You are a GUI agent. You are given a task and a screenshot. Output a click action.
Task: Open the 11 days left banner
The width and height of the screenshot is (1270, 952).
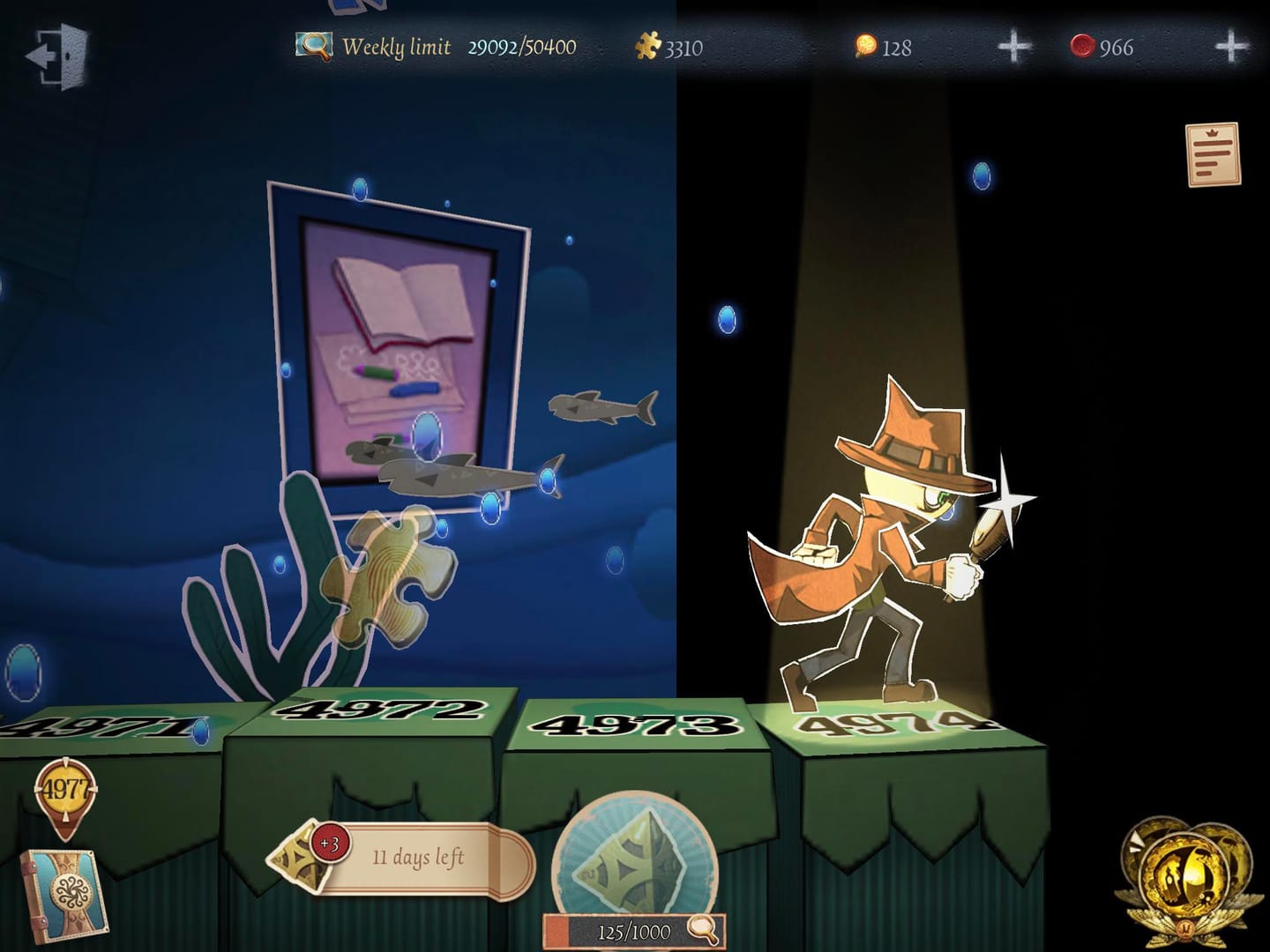click(x=415, y=858)
